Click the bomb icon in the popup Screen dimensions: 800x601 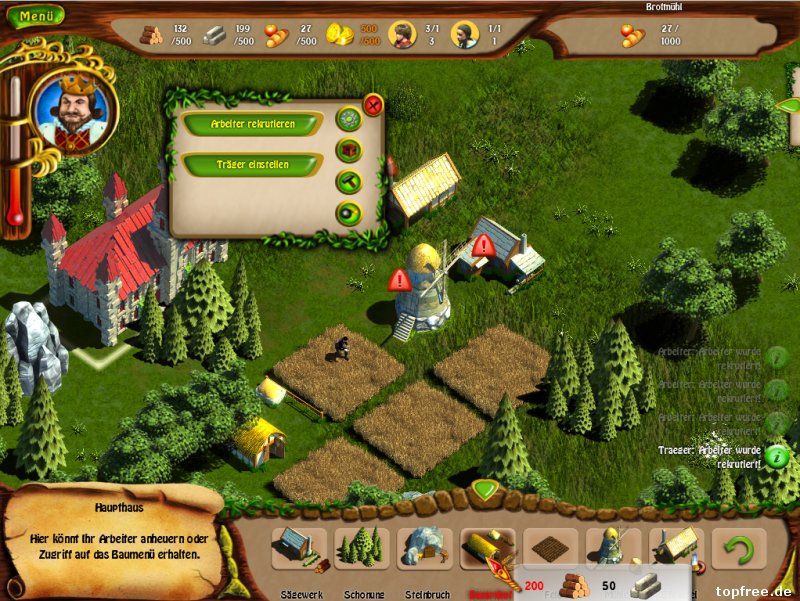click(348, 212)
